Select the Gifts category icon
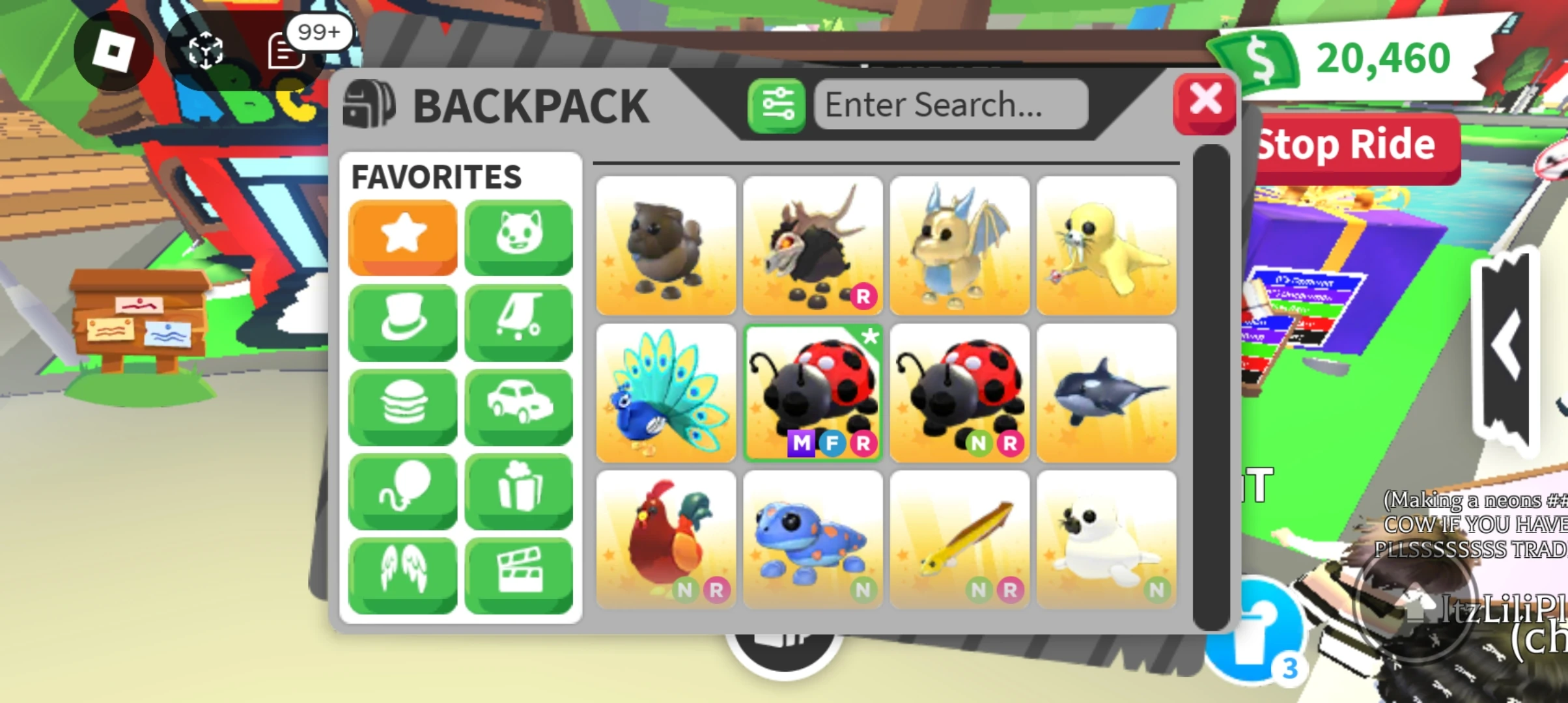The image size is (1568, 703). pos(518,490)
